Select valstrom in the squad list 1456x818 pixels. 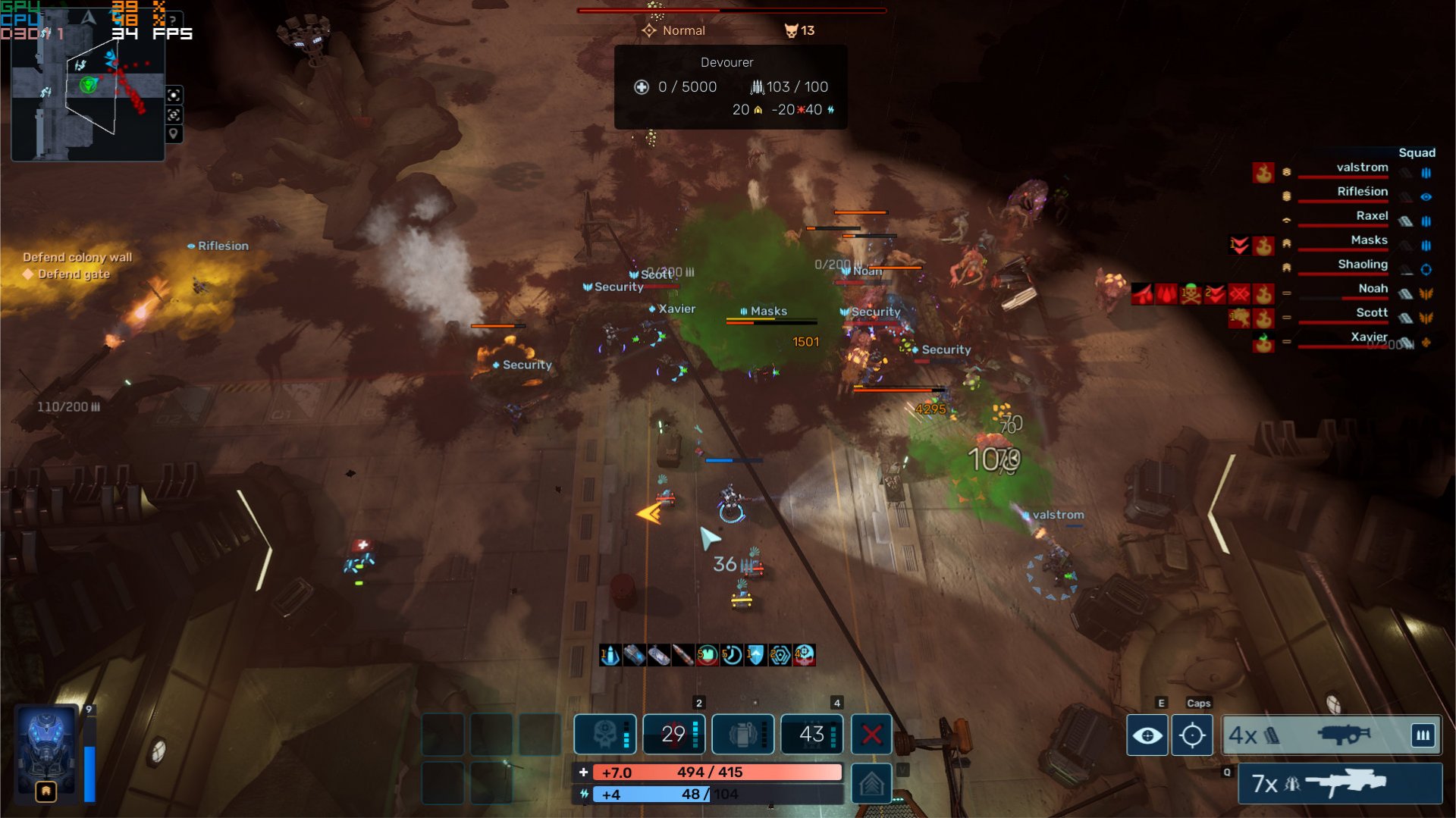coord(1362,168)
